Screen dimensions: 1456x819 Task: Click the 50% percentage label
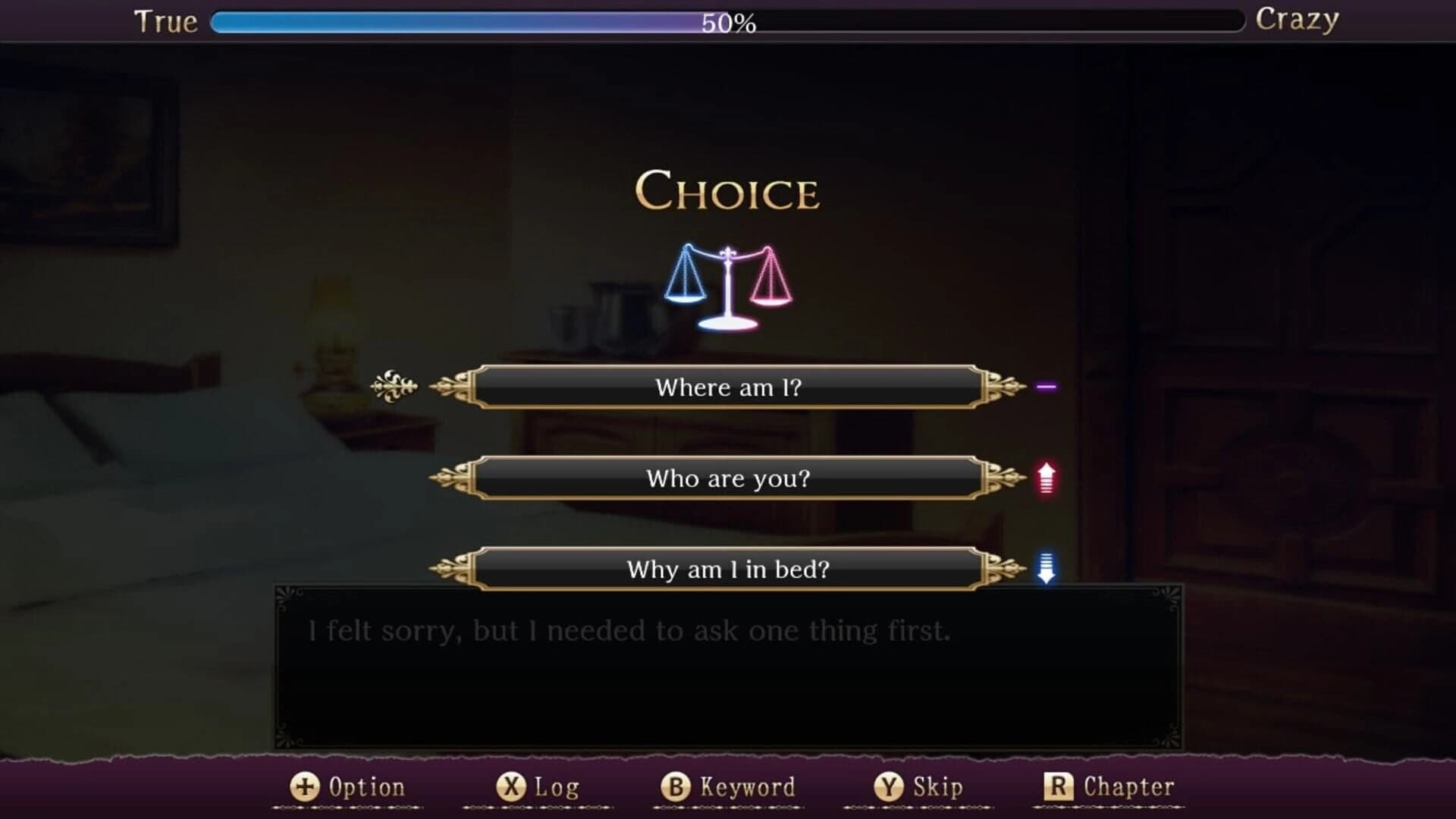click(726, 23)
